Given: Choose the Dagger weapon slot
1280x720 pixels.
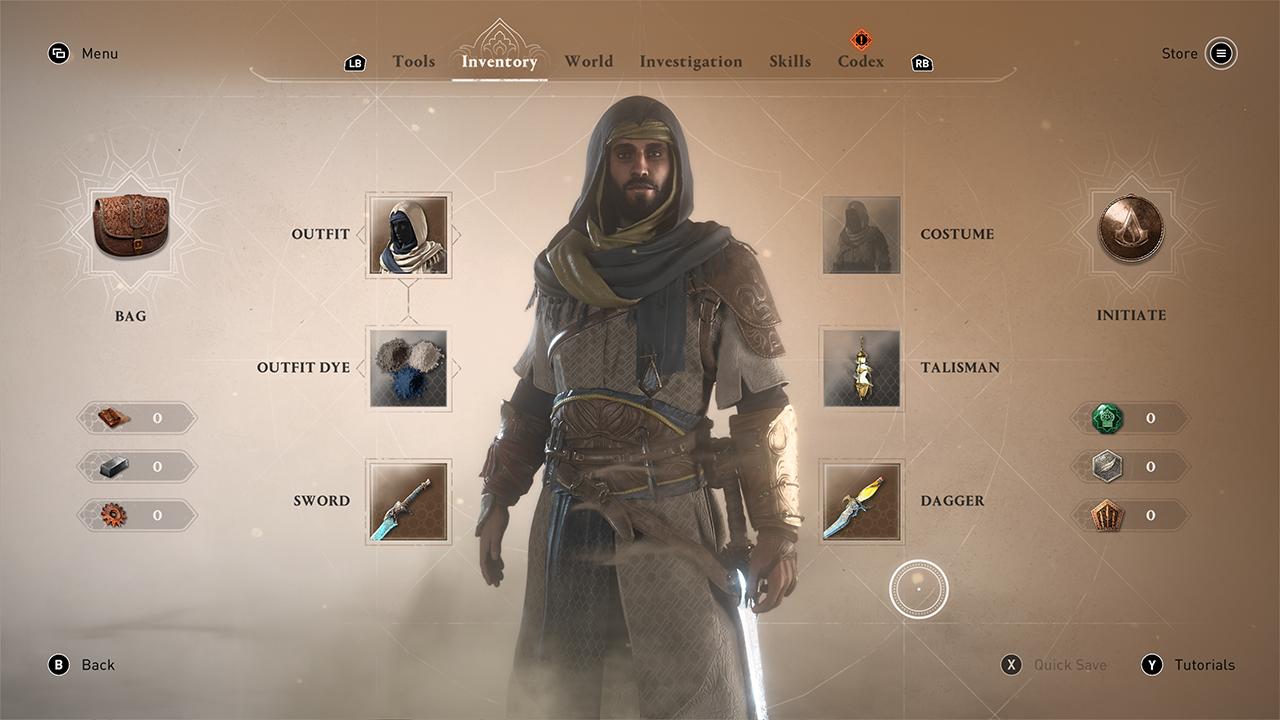Looking at the screenshot, I should (x=861, y=501).
